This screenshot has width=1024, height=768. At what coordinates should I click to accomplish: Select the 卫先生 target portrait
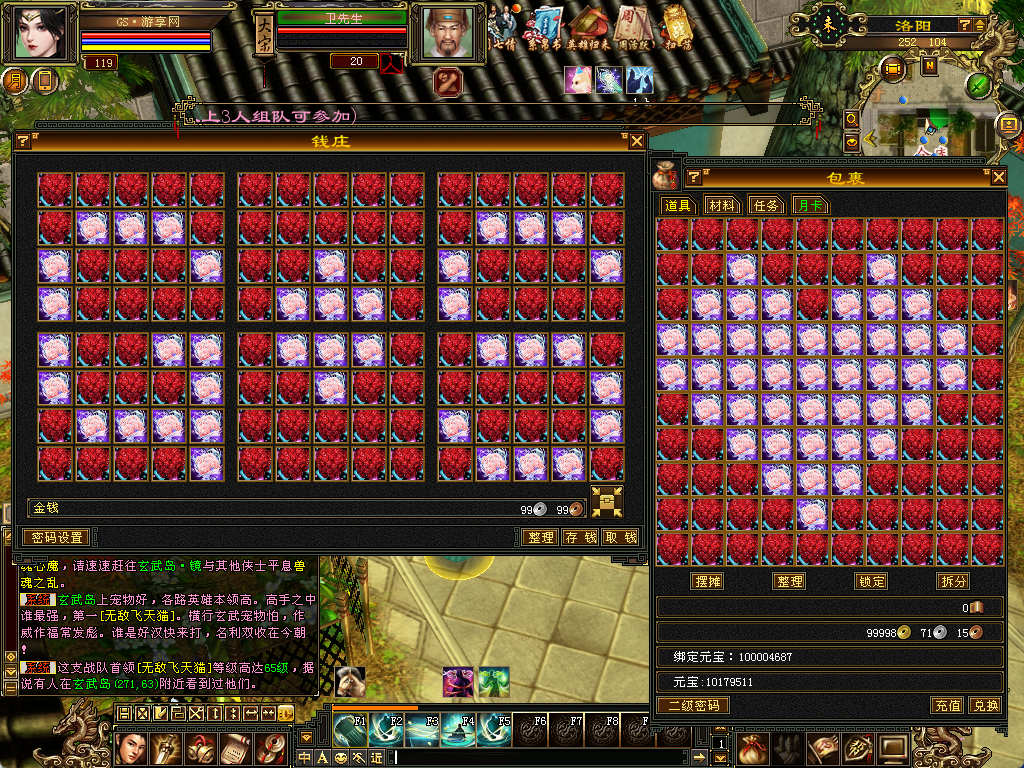(444, 34)
